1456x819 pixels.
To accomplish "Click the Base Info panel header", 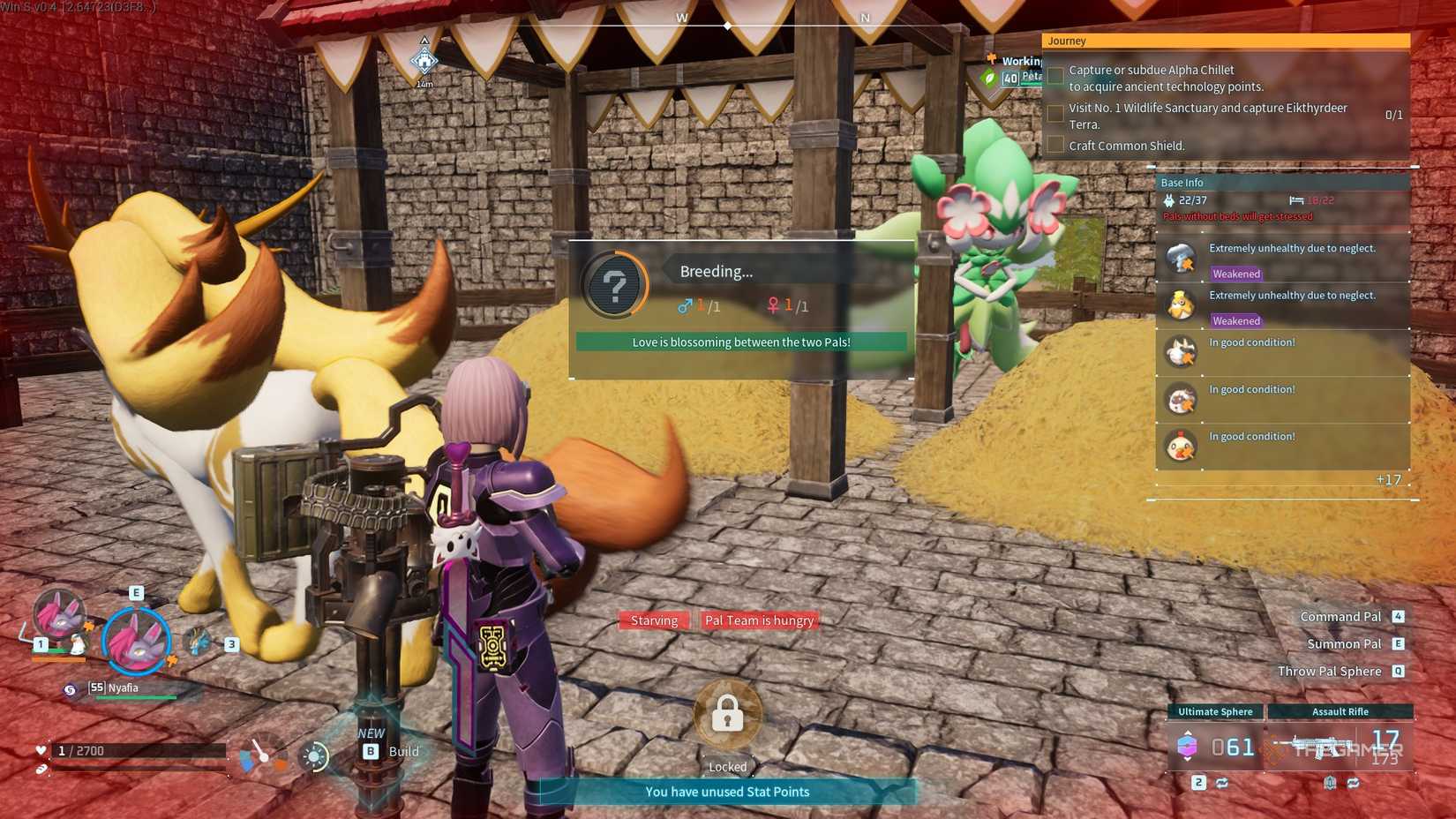I will tap(1183, 182).
